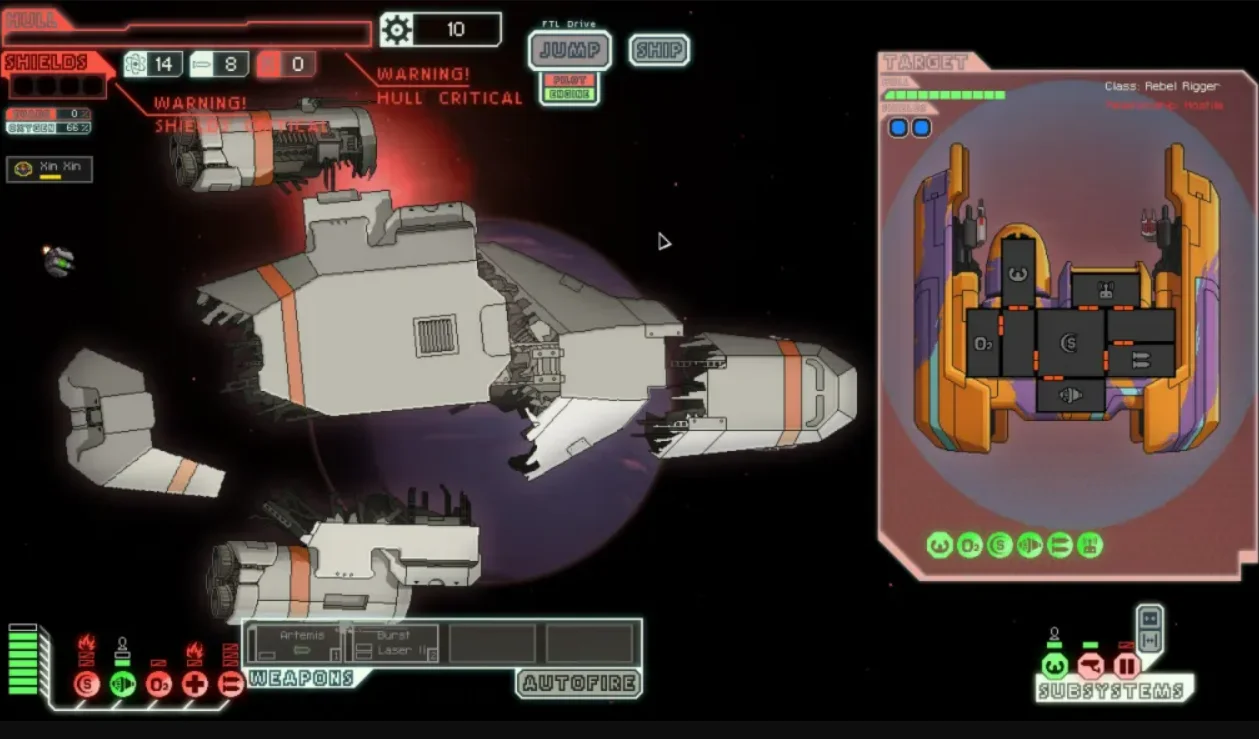The image size is (1259, 739).
Task: Click the oxygen system power icon
Action: pyautogui.click(x=159, y=684)
